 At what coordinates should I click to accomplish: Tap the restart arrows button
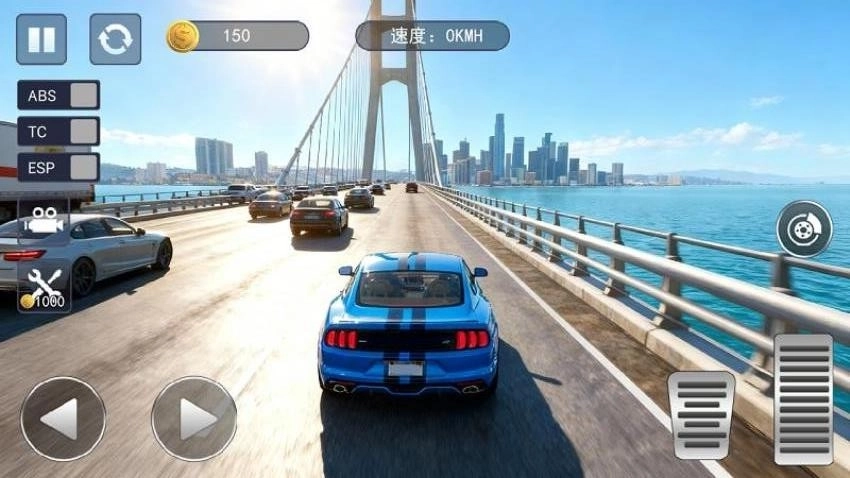tap(115, 39)
